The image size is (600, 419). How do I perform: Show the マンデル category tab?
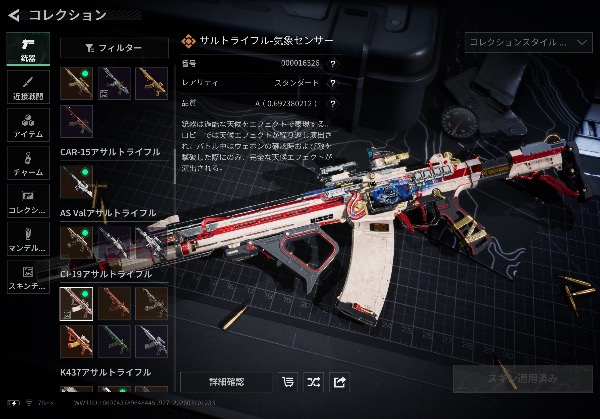point(28,237)
